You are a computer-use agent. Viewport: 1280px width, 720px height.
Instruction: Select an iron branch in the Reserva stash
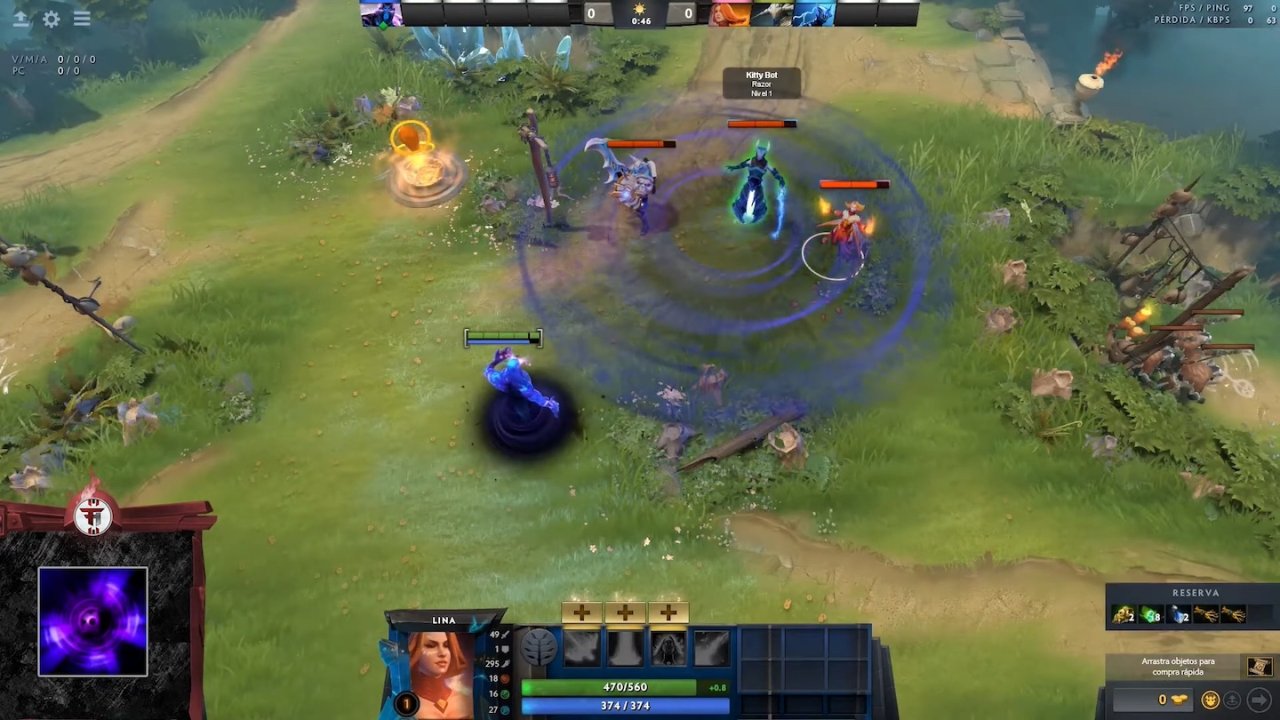pyautogui.click(x=1205, y=614)
